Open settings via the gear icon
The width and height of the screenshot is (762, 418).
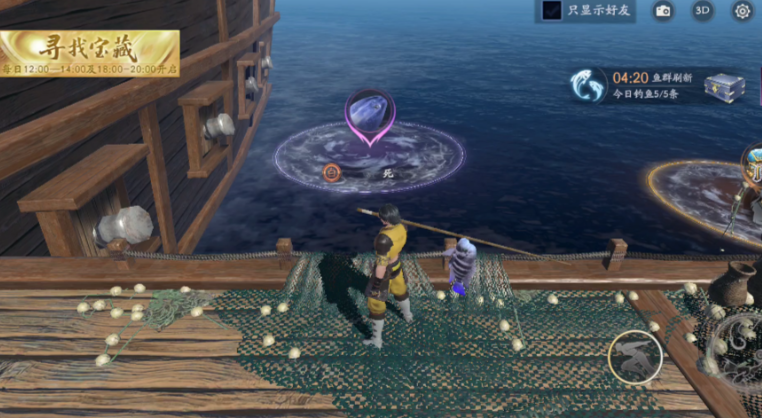click(742, 11)
